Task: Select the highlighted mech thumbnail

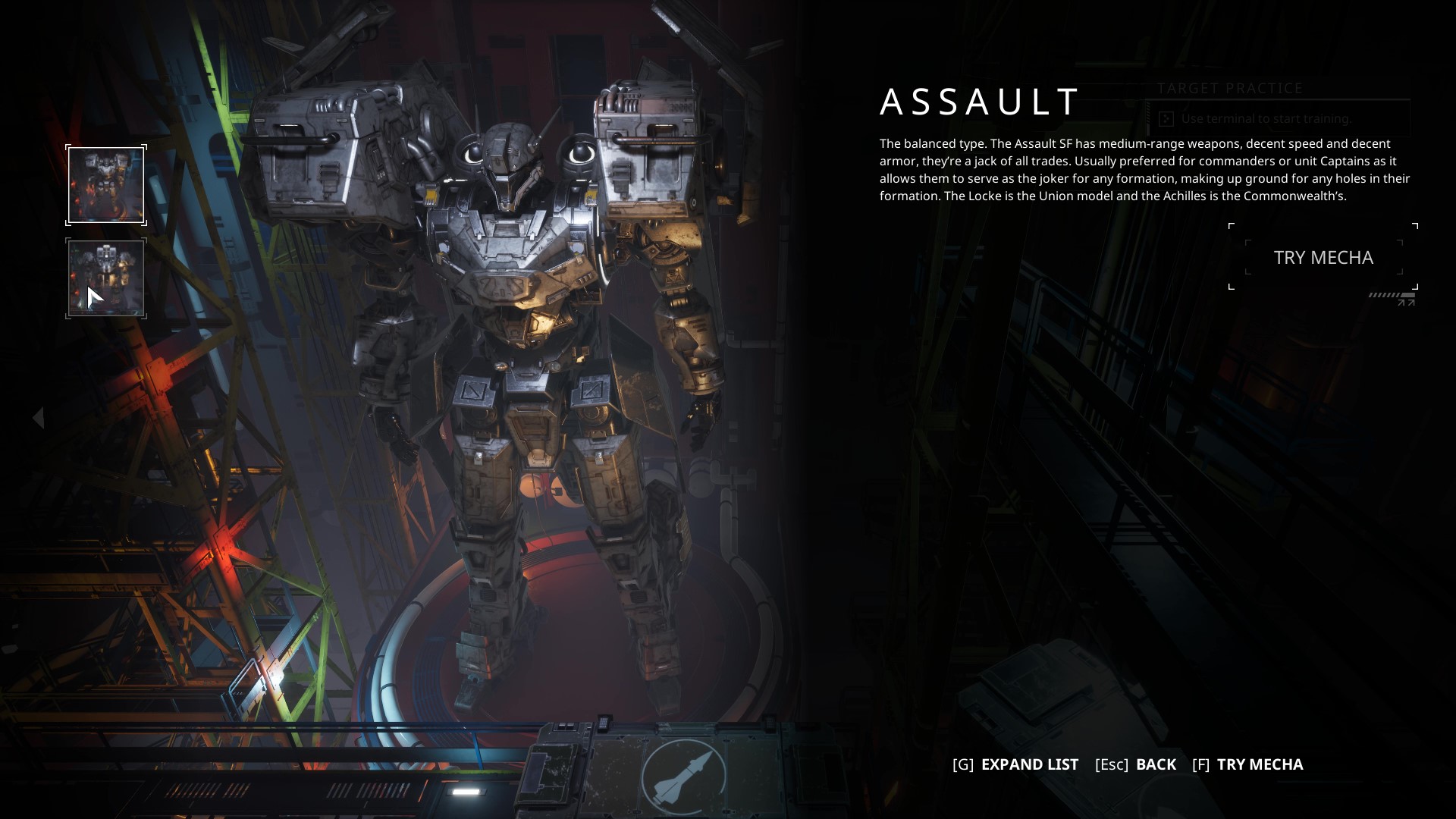Action: click(x=106, y=185)
